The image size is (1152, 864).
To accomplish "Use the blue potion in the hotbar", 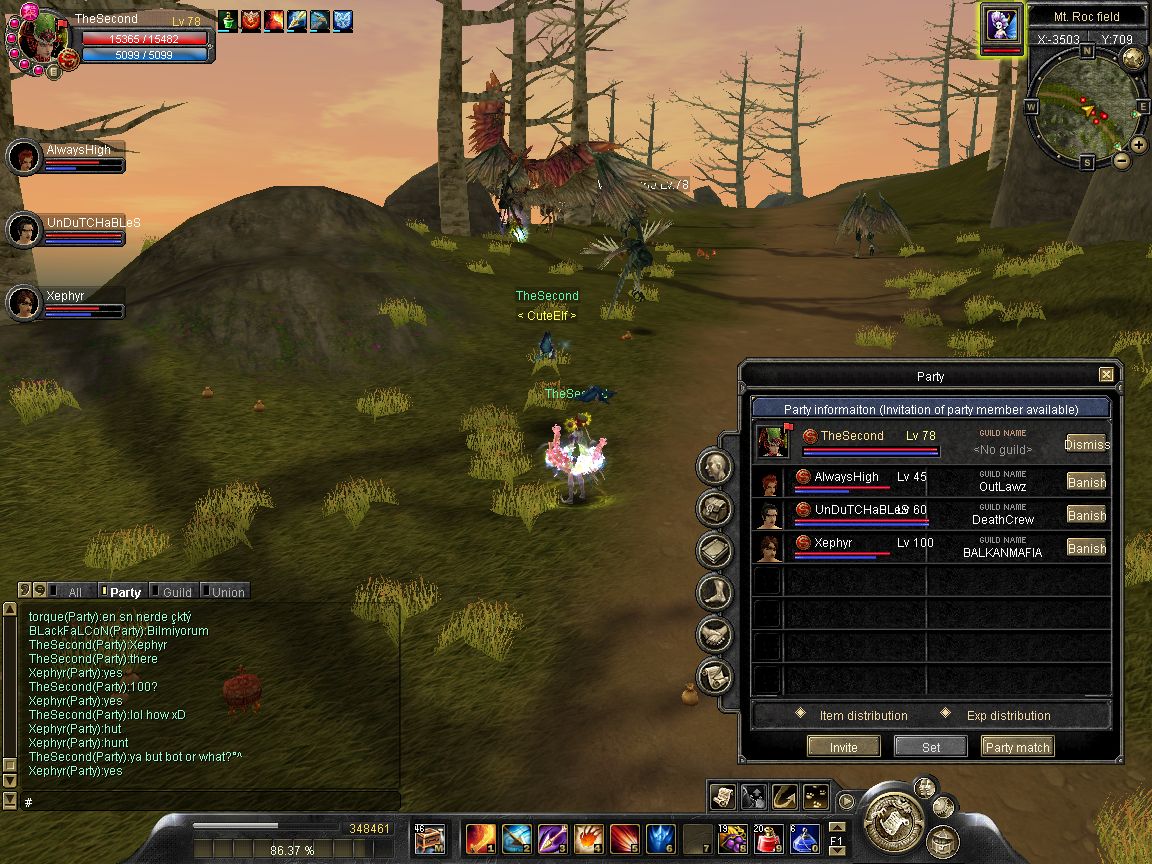I will 805,838.
